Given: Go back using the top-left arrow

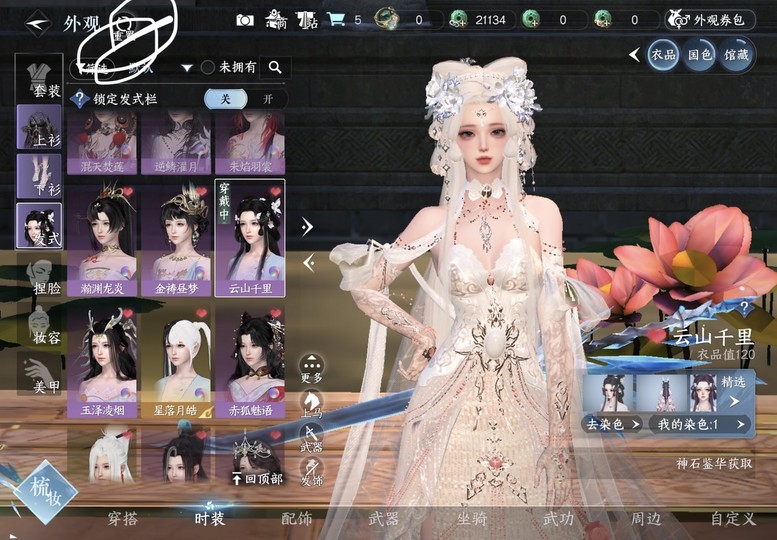Looking at the screenshot, I should point(36,22).
